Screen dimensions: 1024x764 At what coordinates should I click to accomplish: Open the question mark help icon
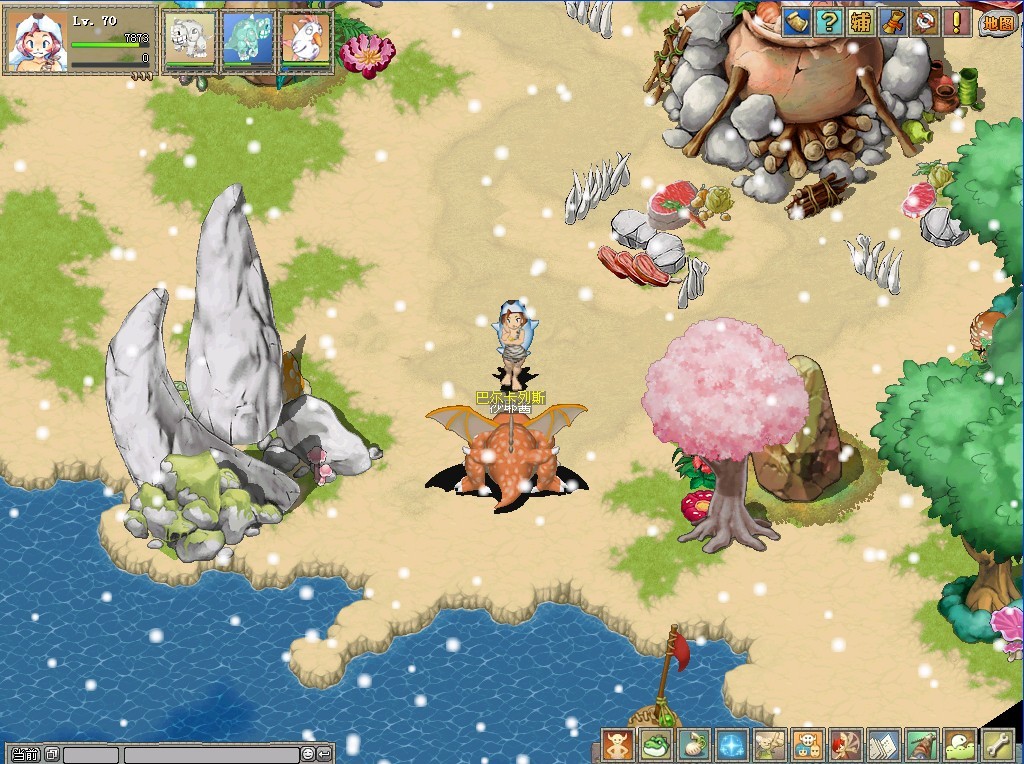tap(828, 22)
